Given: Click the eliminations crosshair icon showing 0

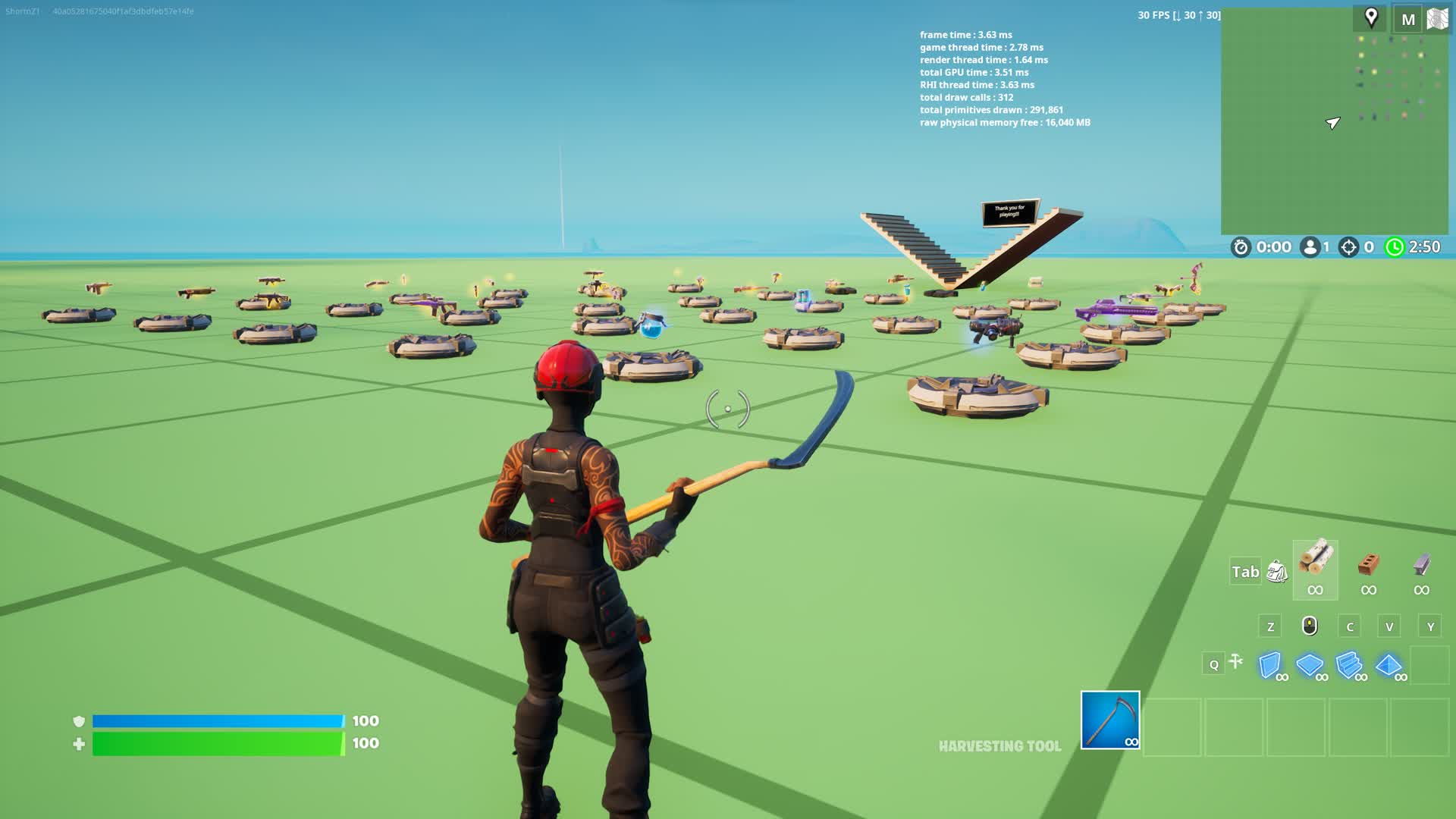Looking at the screenshot, I should (1349, 246).
